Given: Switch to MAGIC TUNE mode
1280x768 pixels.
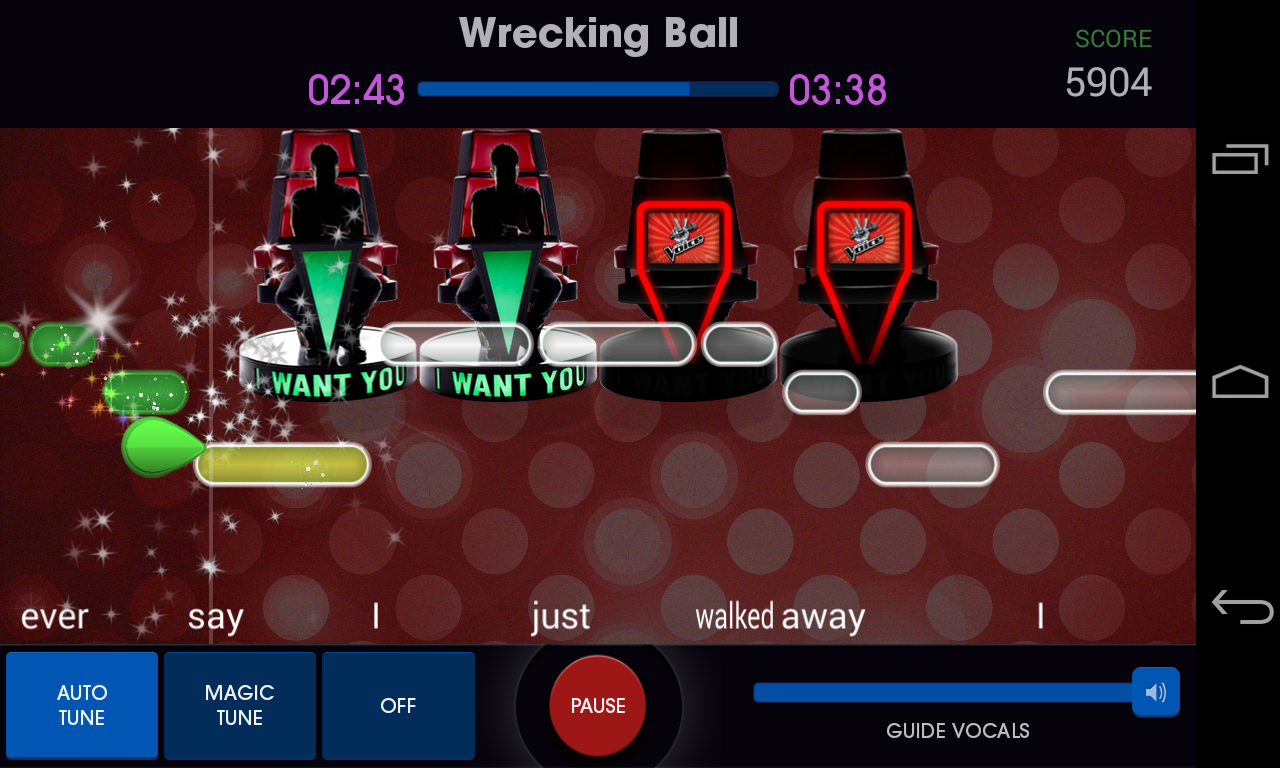Looking at the screenshot, I should coord(239,705).
